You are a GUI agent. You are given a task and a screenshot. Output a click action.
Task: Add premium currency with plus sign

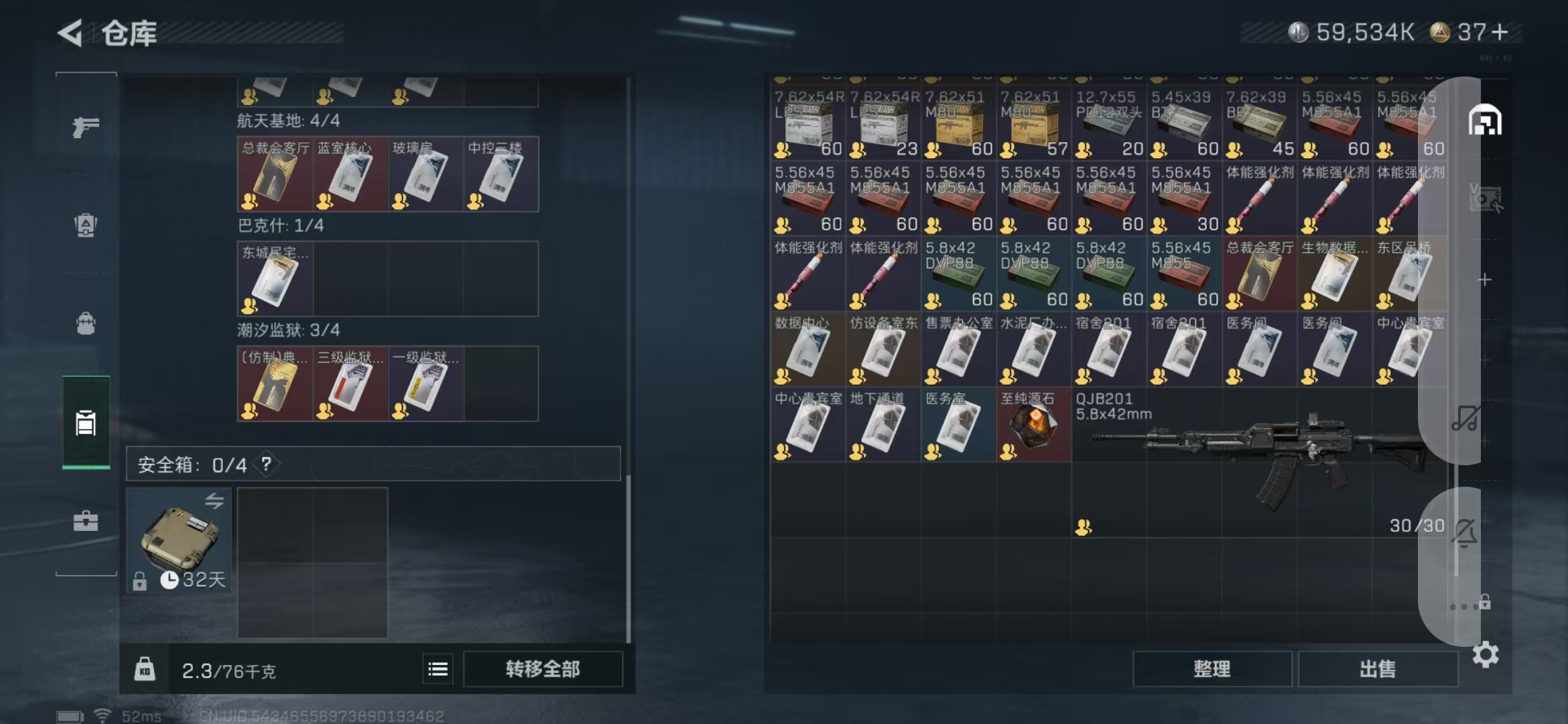tap(1500, 32)
